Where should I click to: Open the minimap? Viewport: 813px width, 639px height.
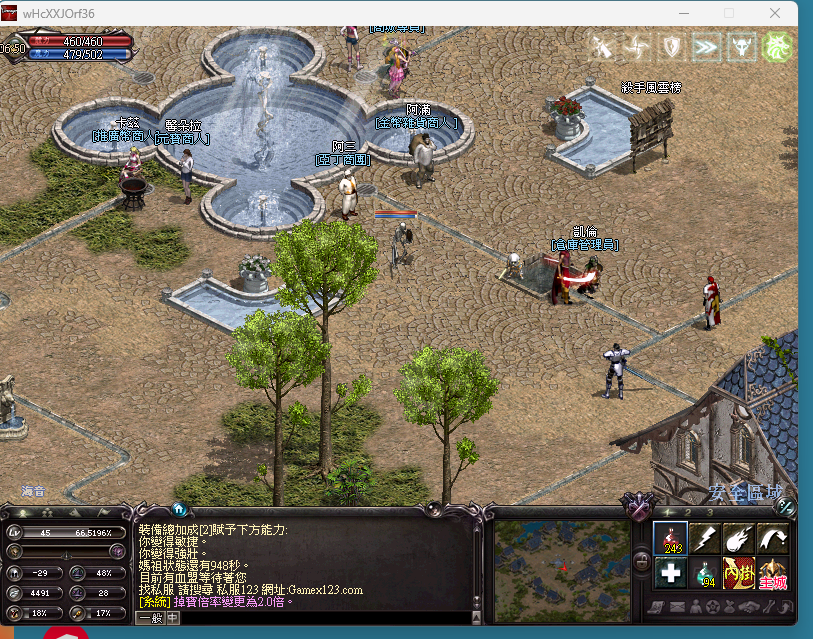(563, 564)
